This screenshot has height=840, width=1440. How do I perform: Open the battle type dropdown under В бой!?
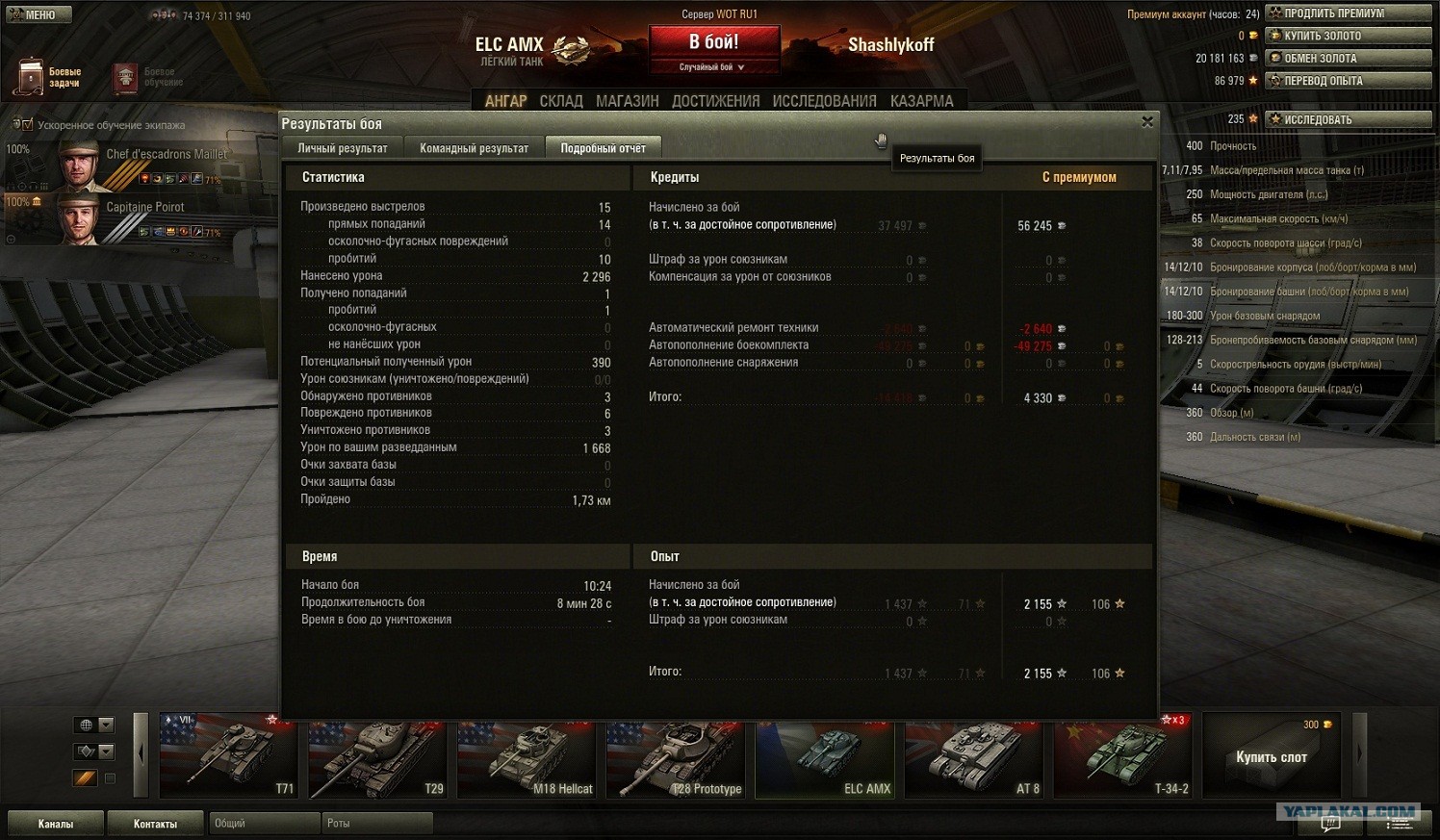(x=712, y=67)
